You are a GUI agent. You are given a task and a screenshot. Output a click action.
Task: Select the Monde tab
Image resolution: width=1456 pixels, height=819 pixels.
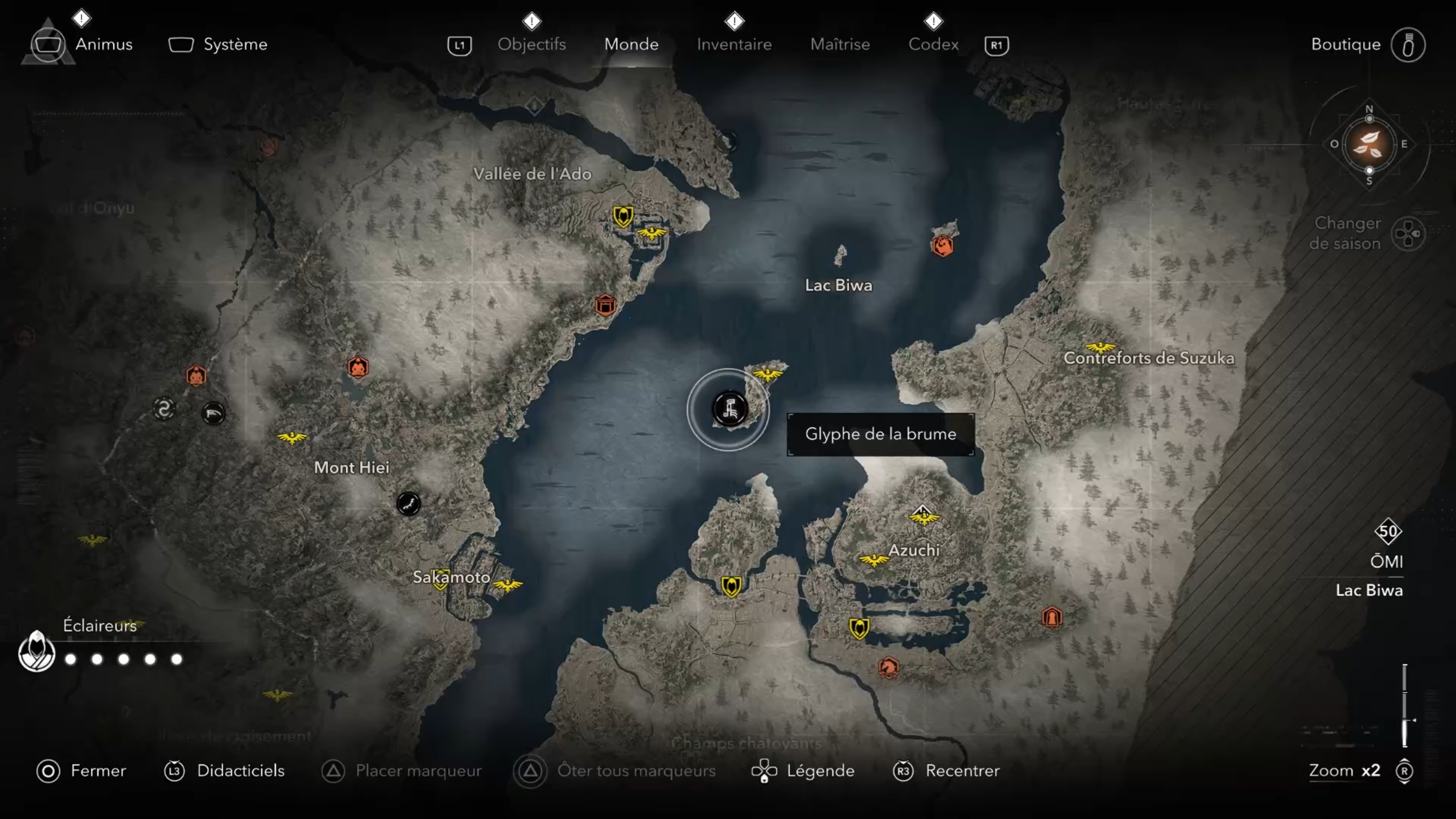pyautogui.click(x=631, y=44)
